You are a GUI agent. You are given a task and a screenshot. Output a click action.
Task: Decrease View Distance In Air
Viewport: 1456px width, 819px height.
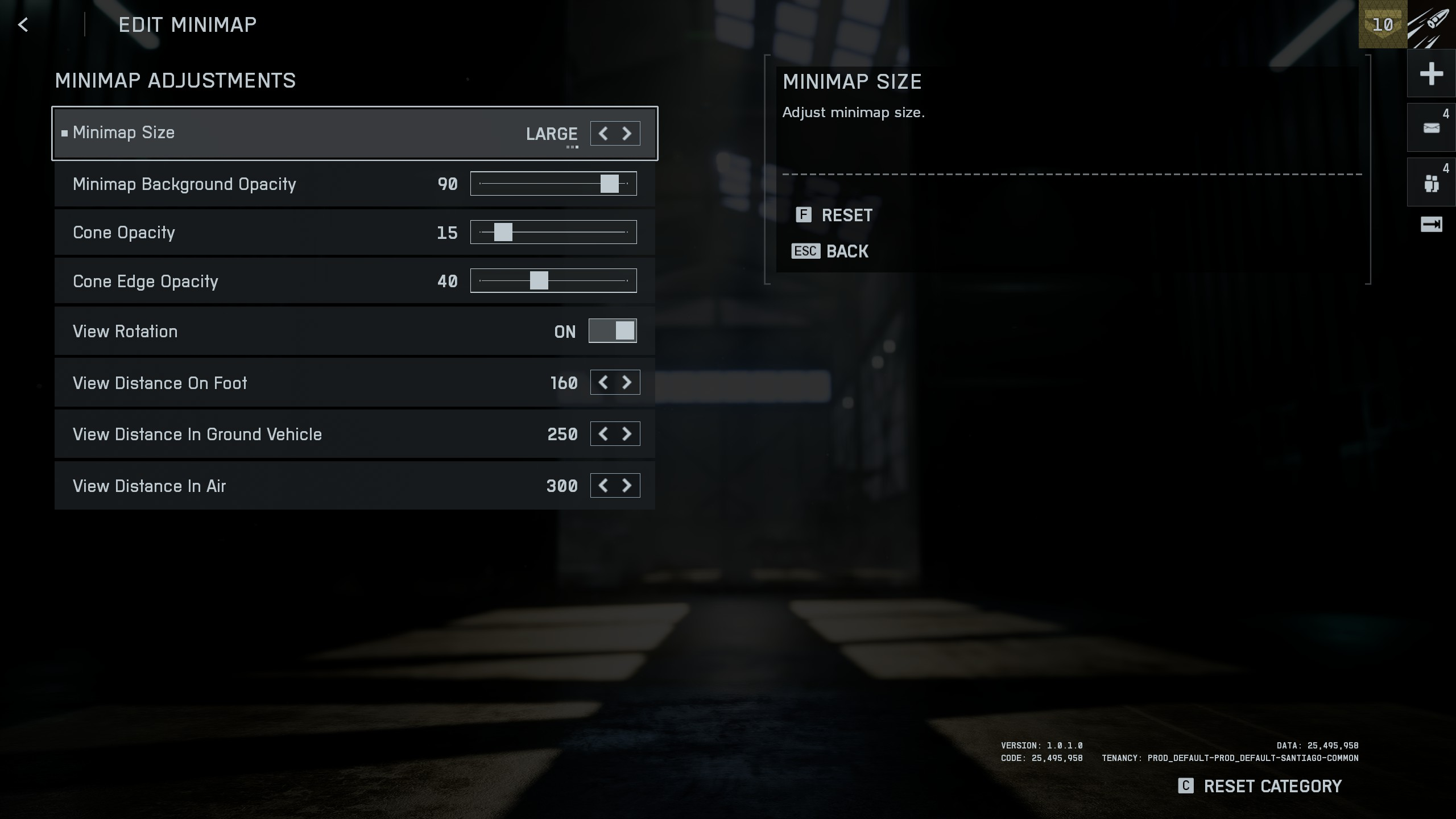(603, 486)
